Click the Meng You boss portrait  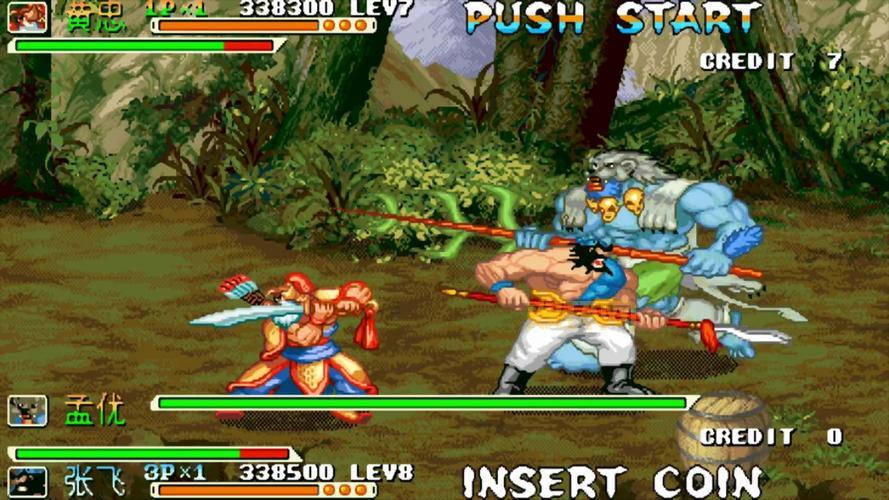tap(27, 409)
